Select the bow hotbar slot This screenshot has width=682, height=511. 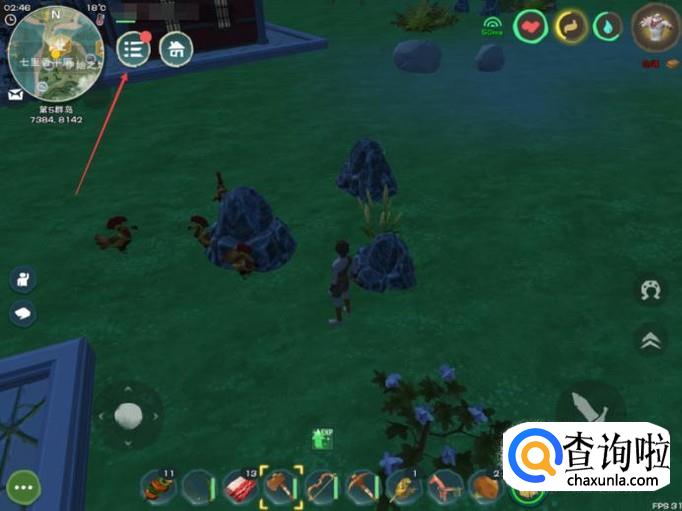pos(322,486)
